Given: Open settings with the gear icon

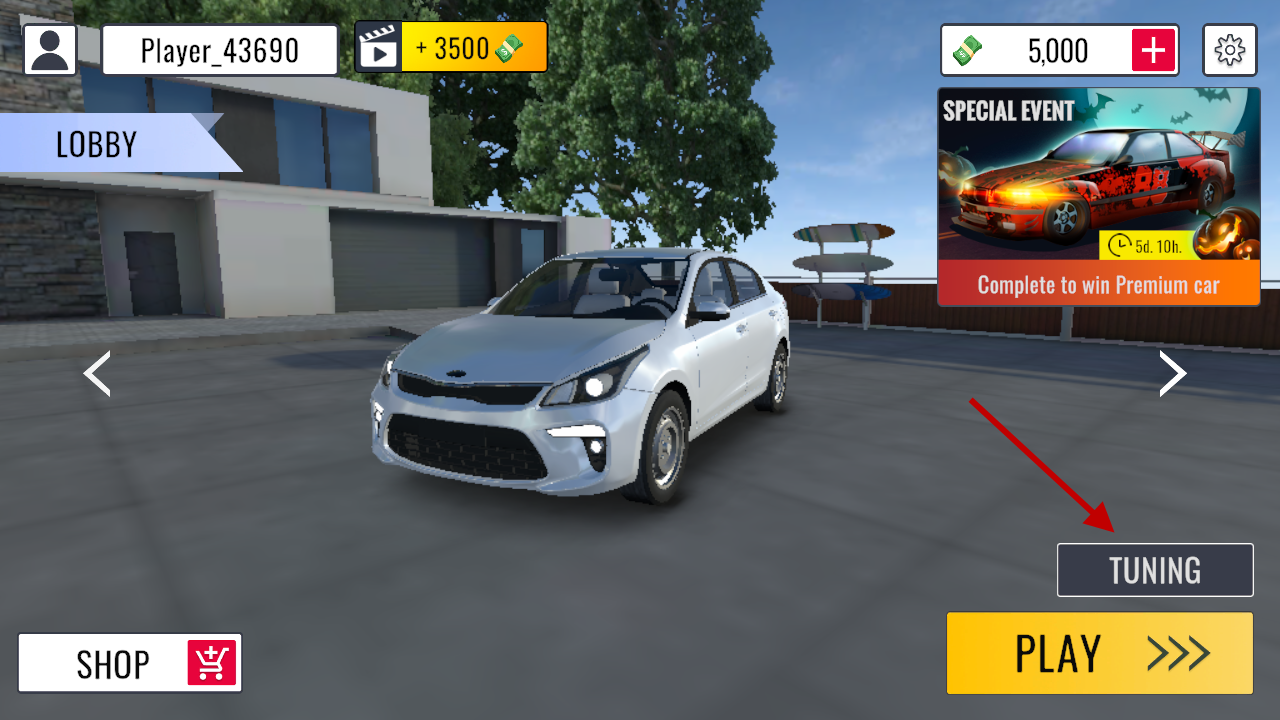Looking at the screenshot, I should 1229,50.
